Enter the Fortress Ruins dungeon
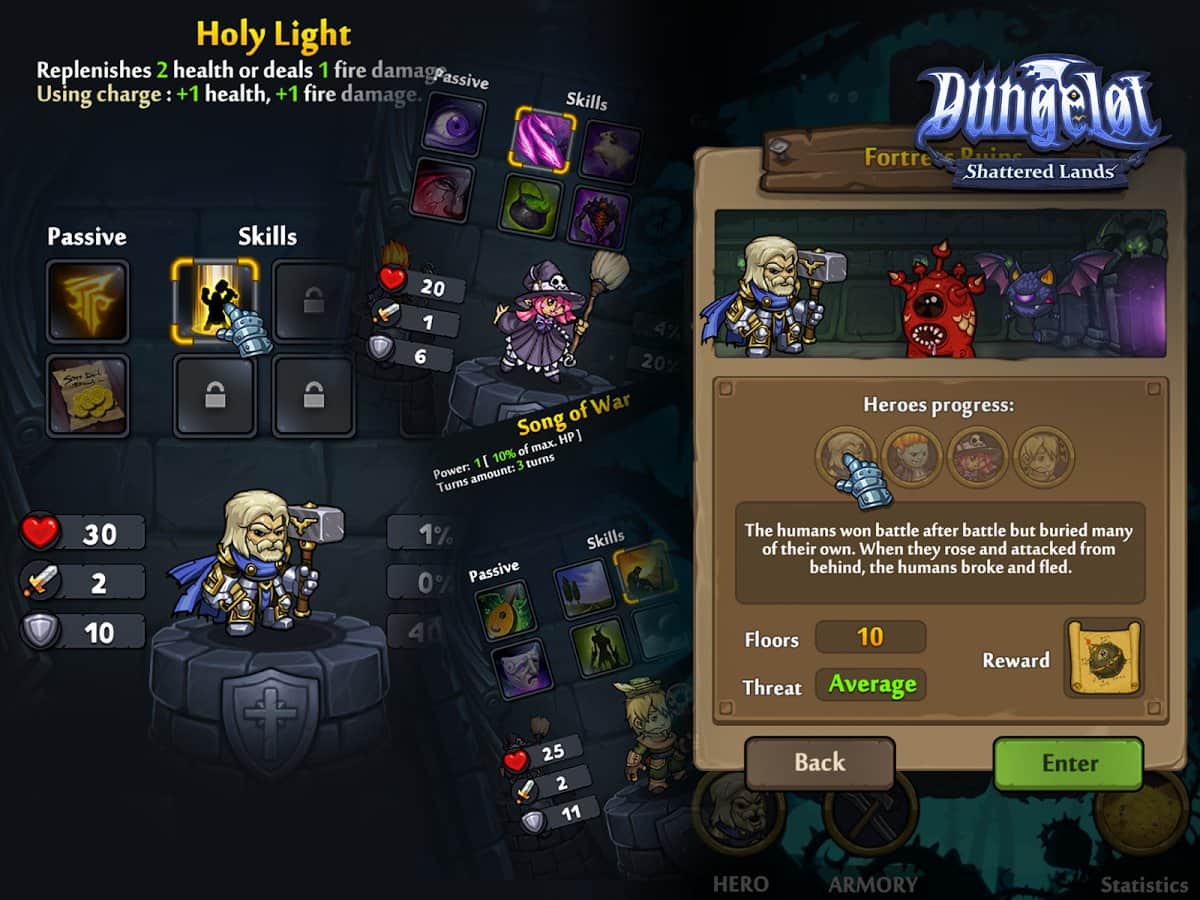The image size is (1200, 900). point(1068,764)
